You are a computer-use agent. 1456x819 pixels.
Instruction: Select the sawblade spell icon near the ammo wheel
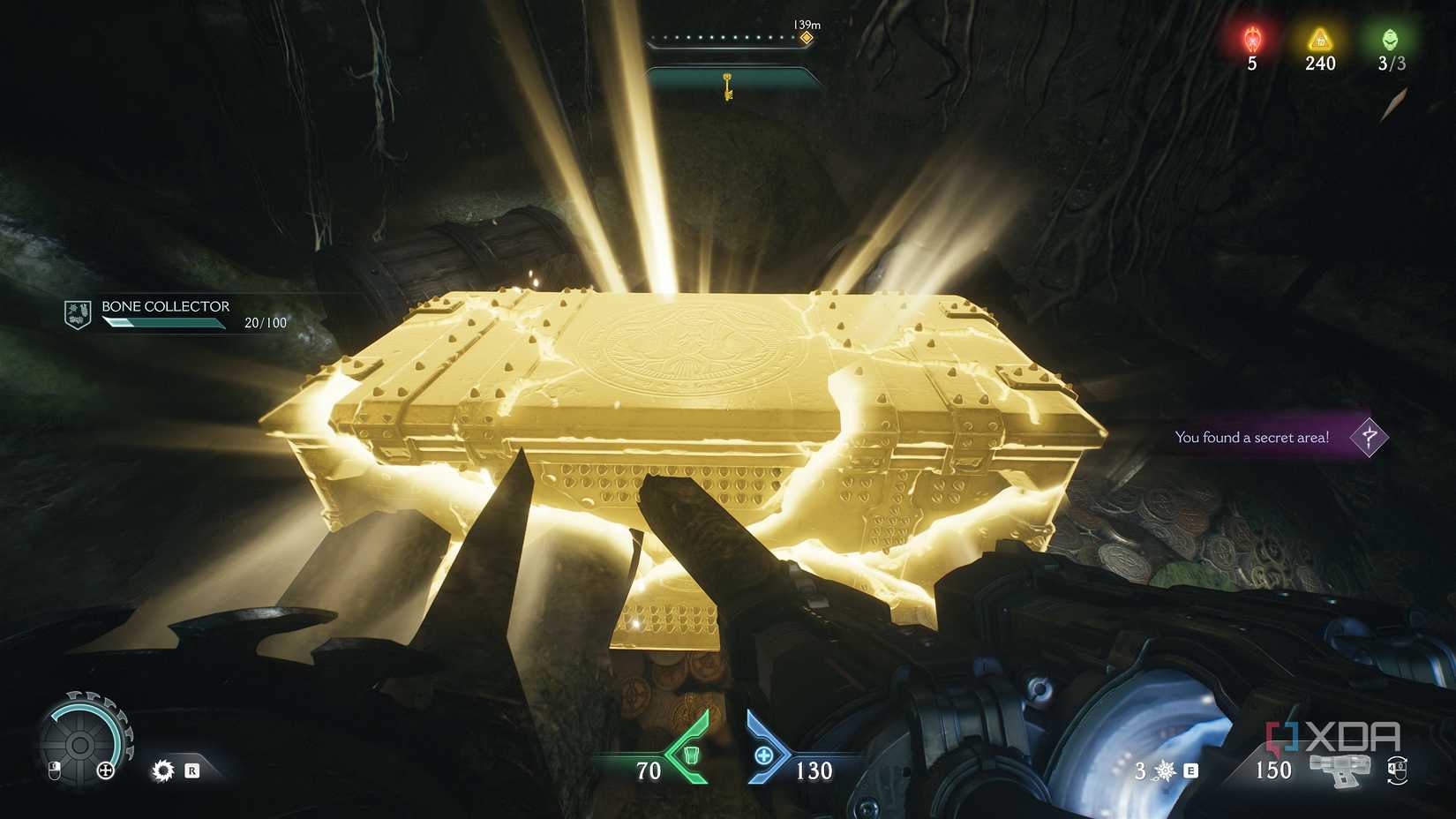163,771
